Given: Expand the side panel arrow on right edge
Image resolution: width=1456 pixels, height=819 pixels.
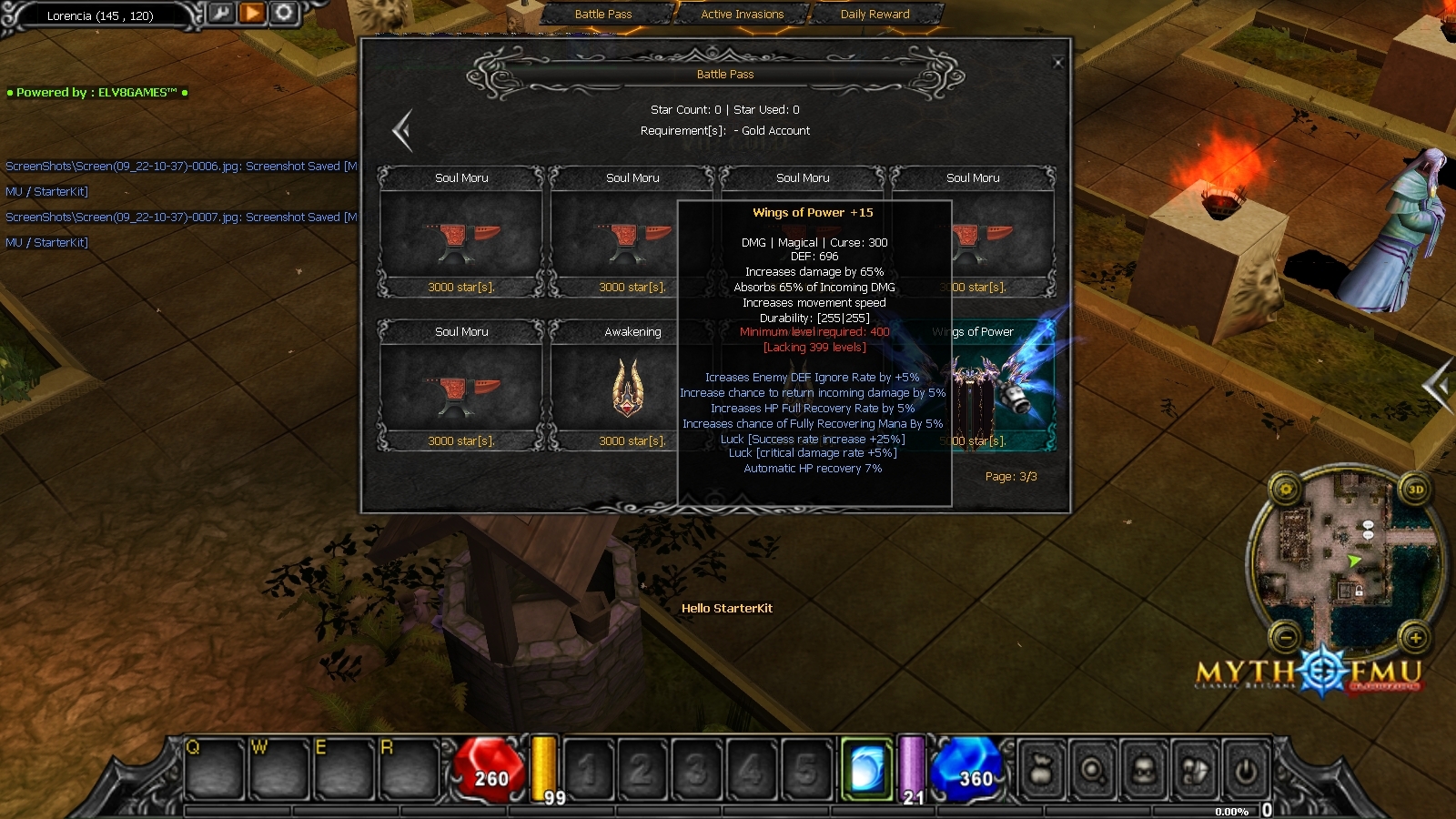Looking at the screenshot, I should [1439, 386].
